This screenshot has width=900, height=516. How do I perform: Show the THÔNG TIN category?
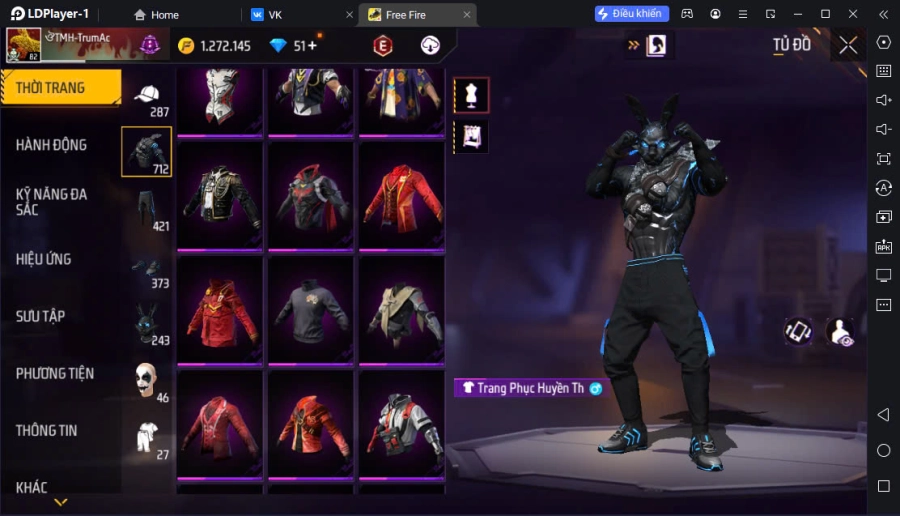tap(47, 430)
